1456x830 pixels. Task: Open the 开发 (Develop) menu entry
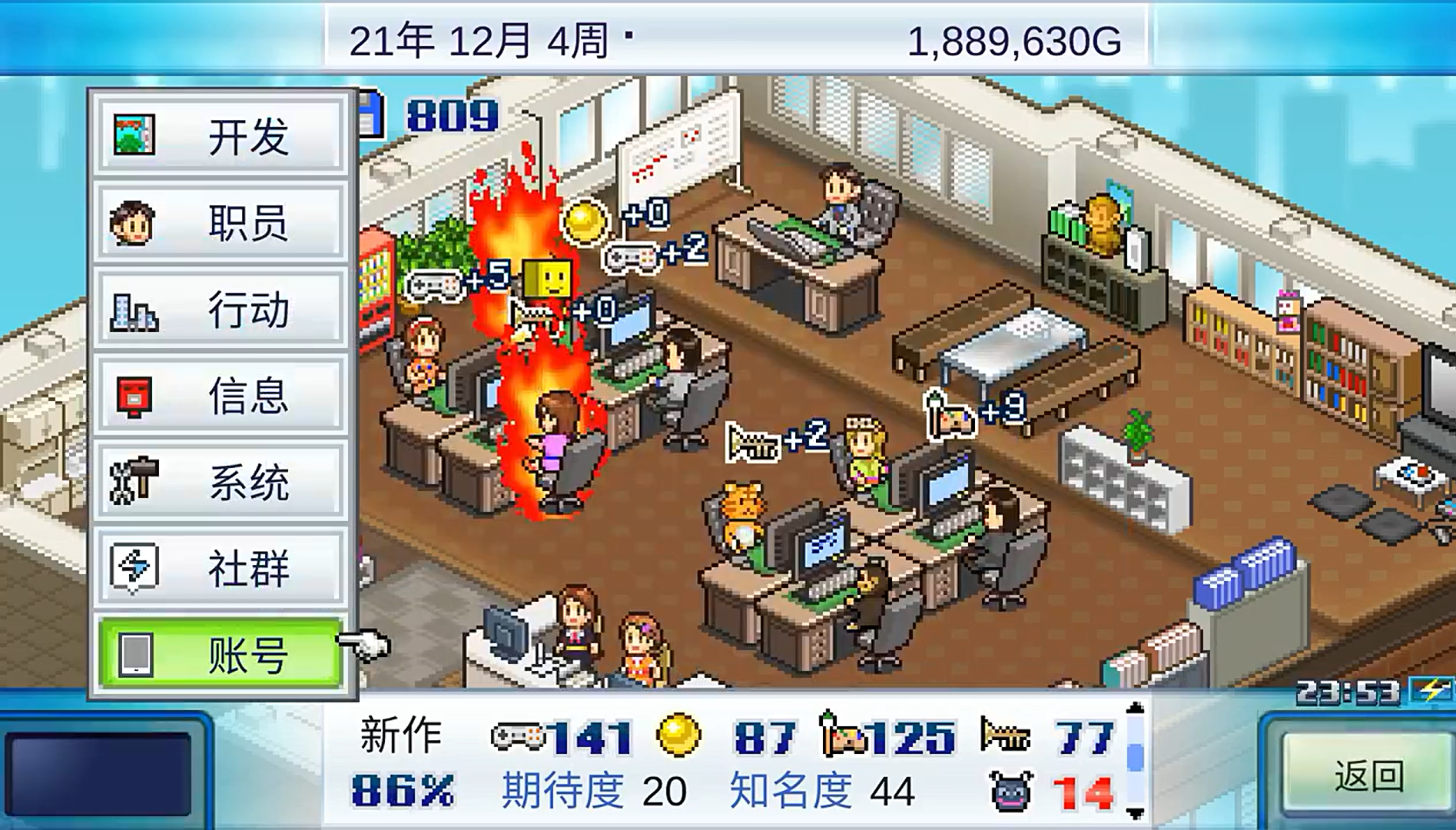coord(220,136)
